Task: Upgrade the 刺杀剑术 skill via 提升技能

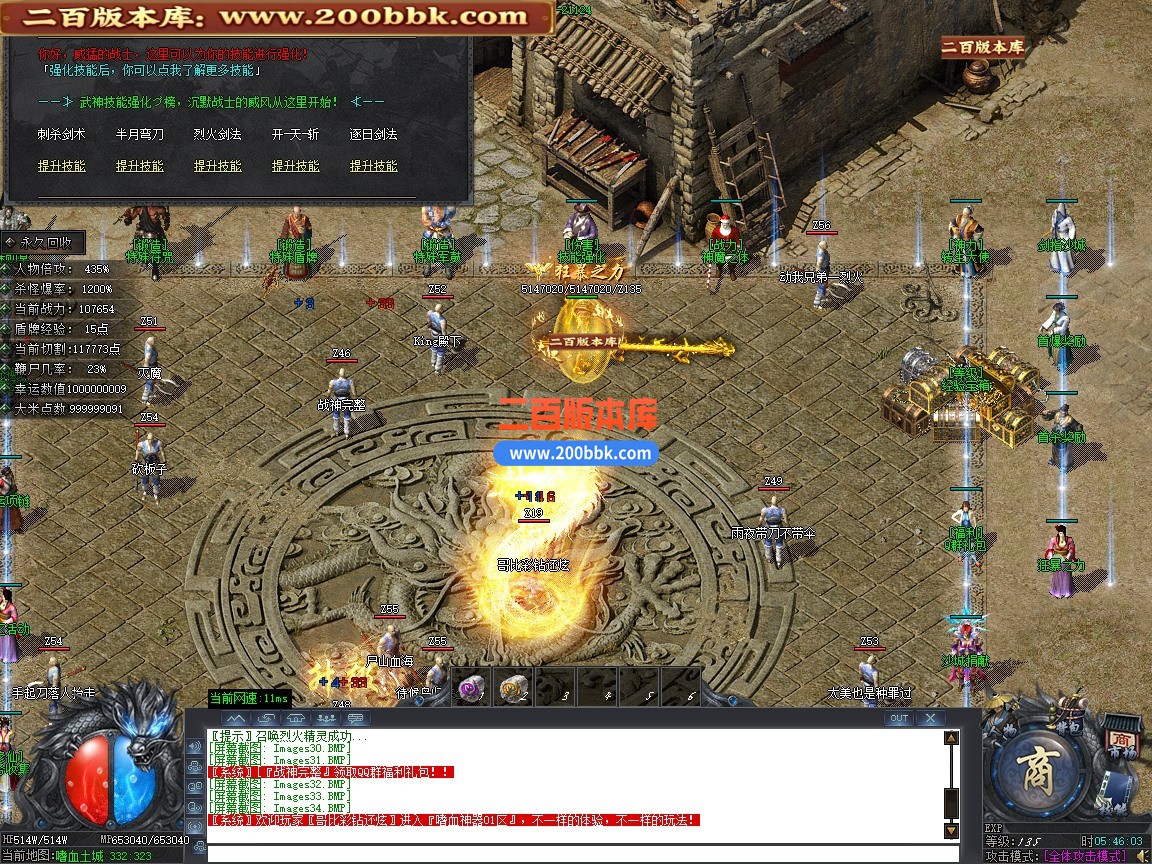Action: [62, 166]
